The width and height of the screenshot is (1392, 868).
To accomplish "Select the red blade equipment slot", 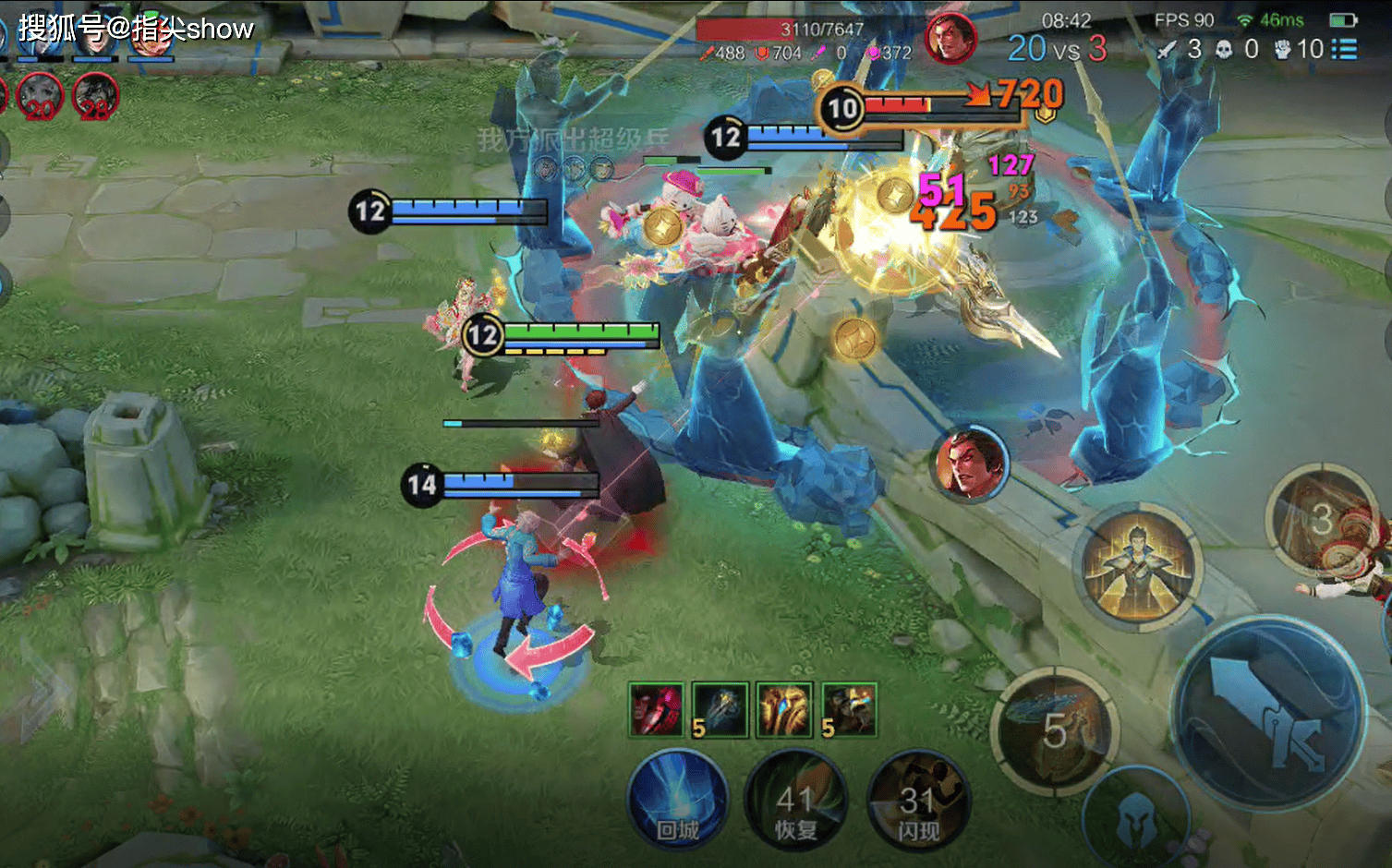I will pyautogui.click(x=656, y=709).
